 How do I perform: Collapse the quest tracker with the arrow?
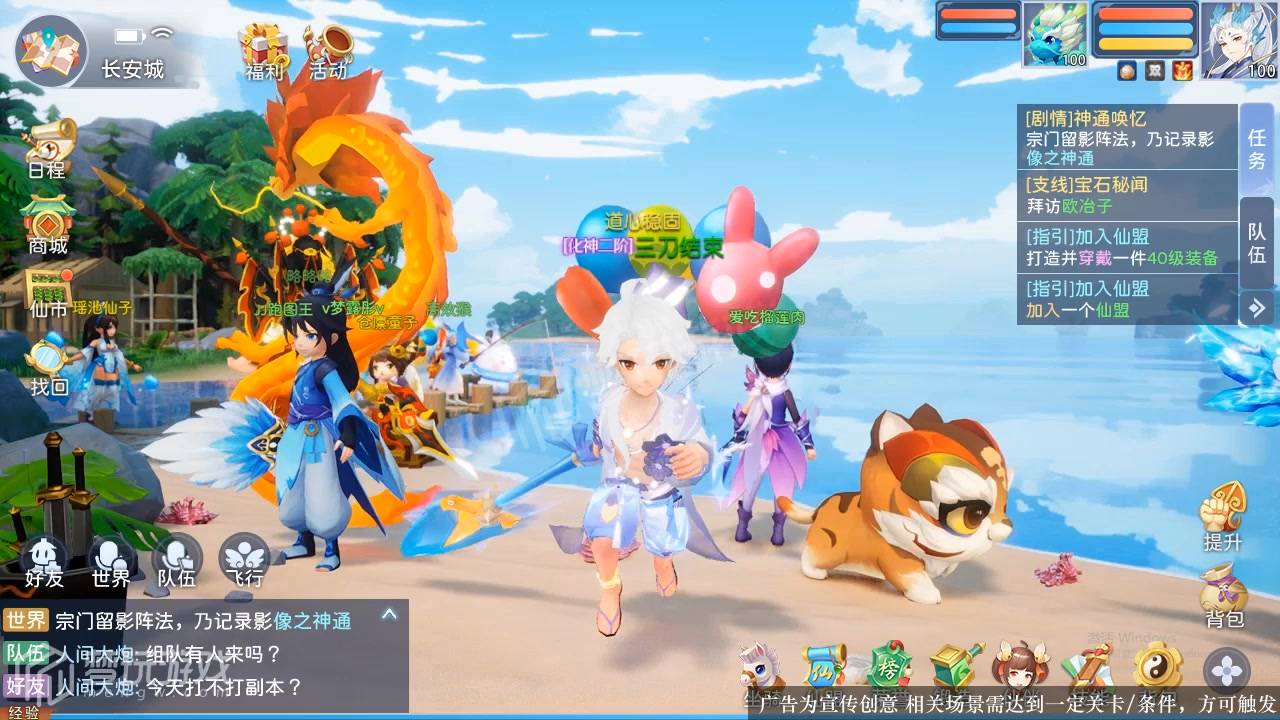click(x=1257, y=307)
